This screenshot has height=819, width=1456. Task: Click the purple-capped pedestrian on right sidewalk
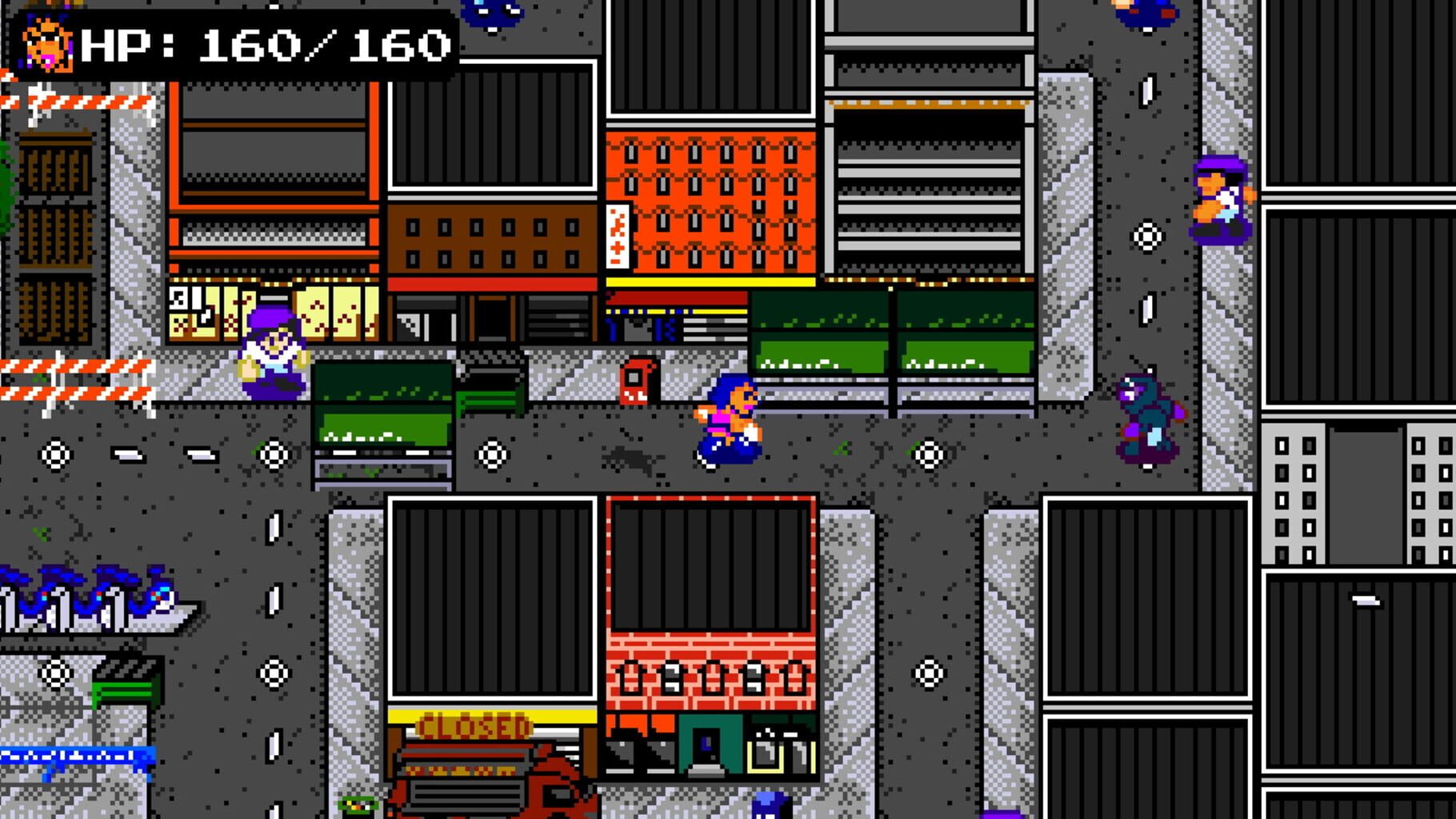pos(1220,200)
